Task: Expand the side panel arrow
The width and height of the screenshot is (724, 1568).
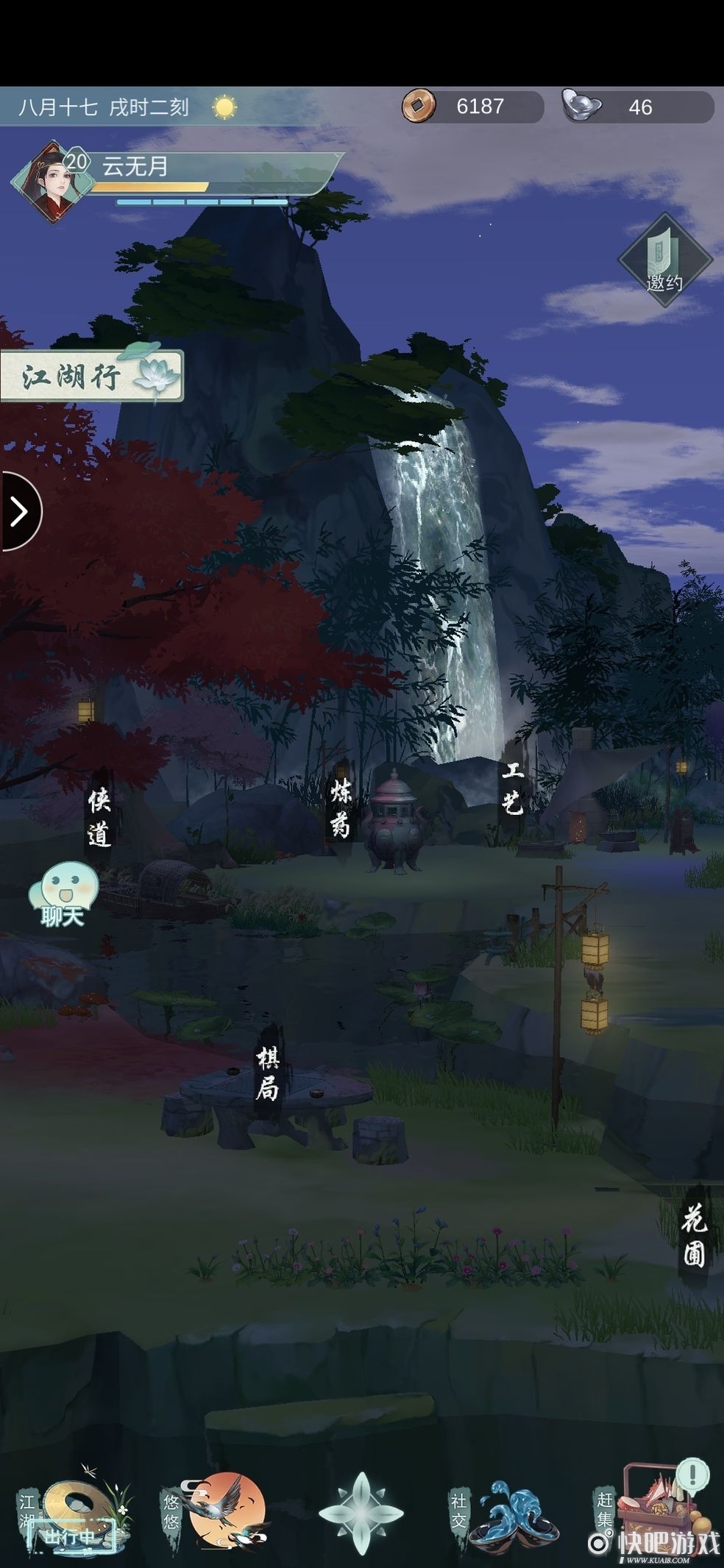Action: pos(19,511)
